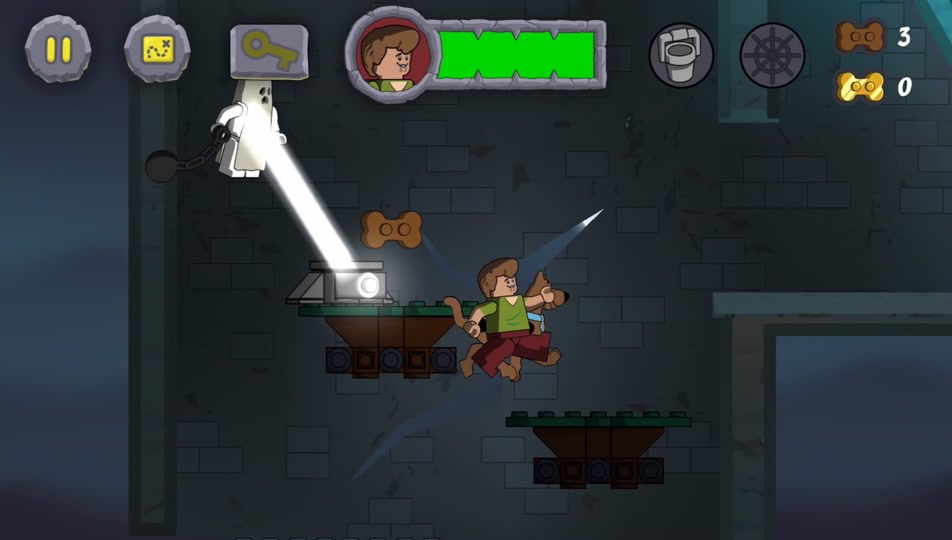The width and height of the screenshot is (952, 540).
Task: Tap the key icon stone tile
Action: [x=269, y=50]
